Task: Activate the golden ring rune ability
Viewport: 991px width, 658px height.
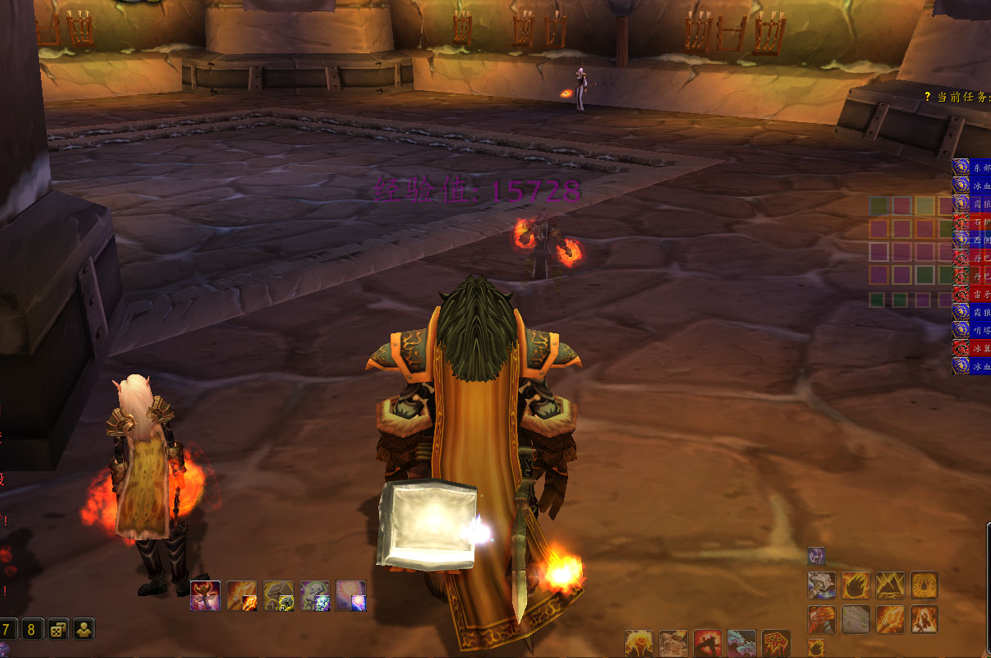Action: (x=924, y=585)
